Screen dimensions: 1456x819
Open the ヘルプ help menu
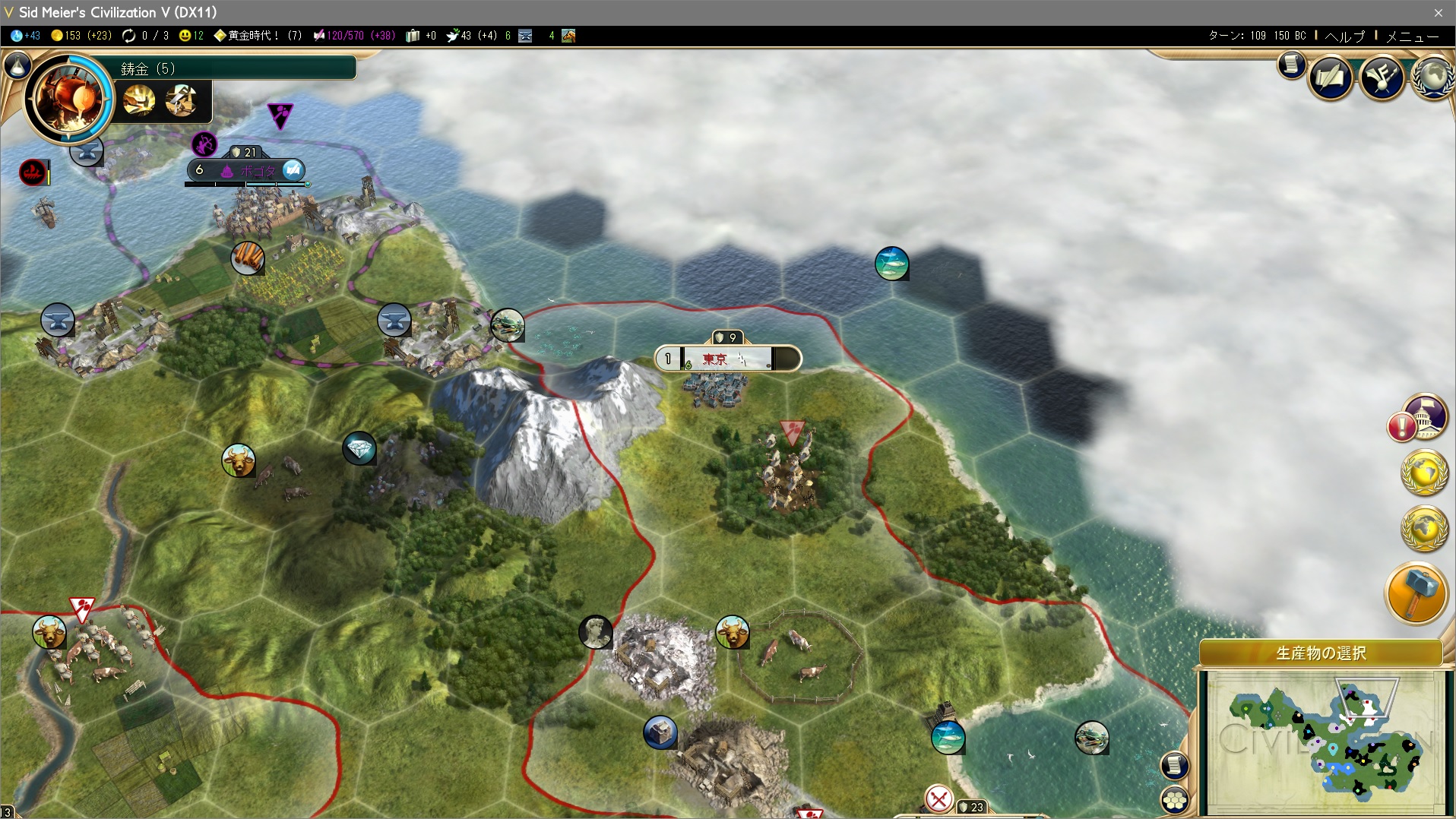point(1344,36)
